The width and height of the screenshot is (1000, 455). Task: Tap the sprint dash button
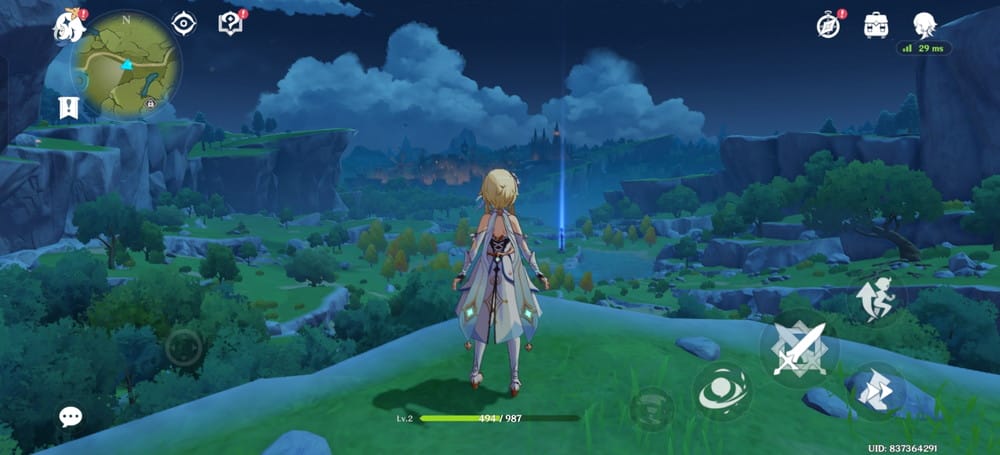tap(877, 390)
